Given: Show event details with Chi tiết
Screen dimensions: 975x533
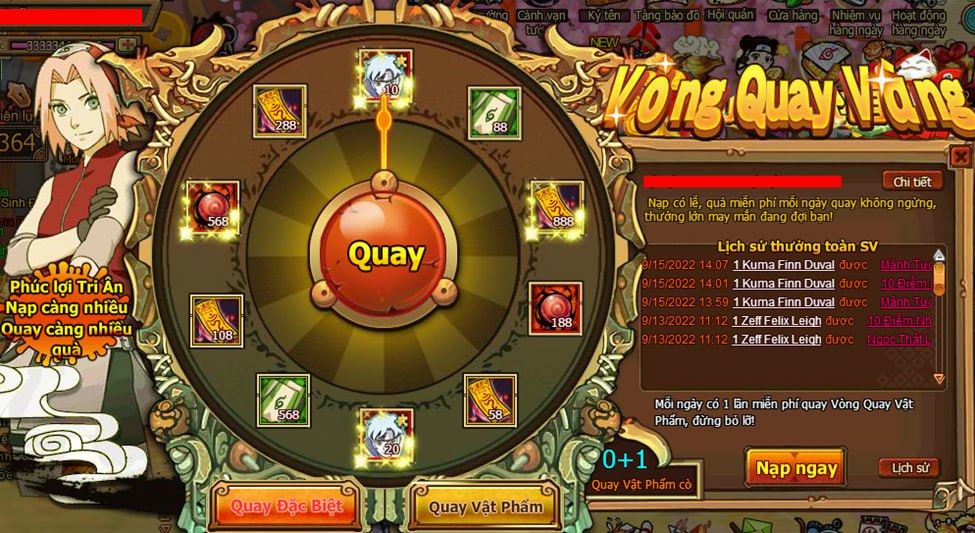Looking at the screenshot, I should click(912, 181).
